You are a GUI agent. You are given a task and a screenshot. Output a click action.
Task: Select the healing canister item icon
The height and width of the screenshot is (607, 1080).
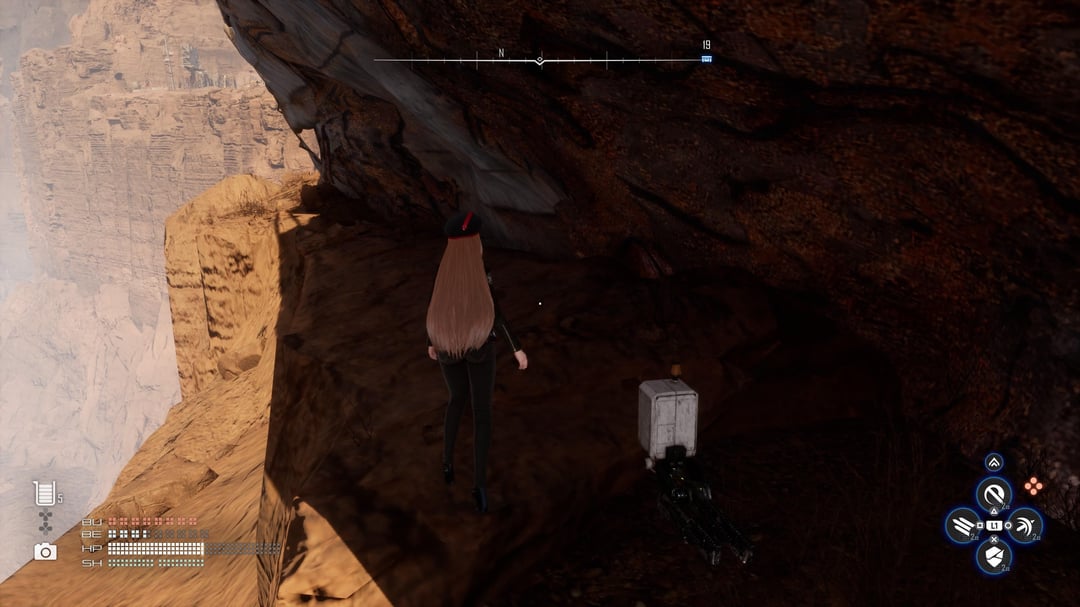43,493
